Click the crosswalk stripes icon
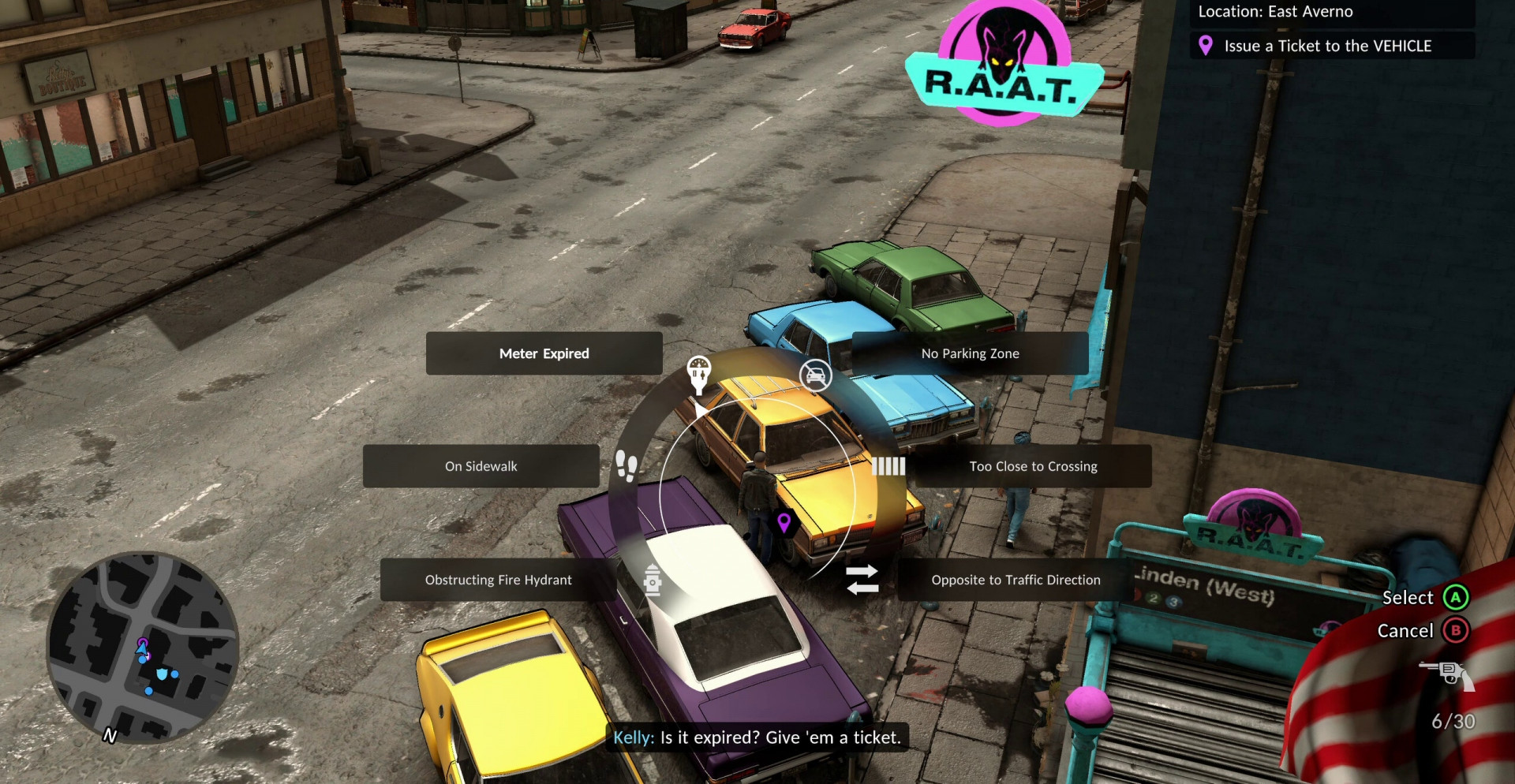 coord(888,466)
